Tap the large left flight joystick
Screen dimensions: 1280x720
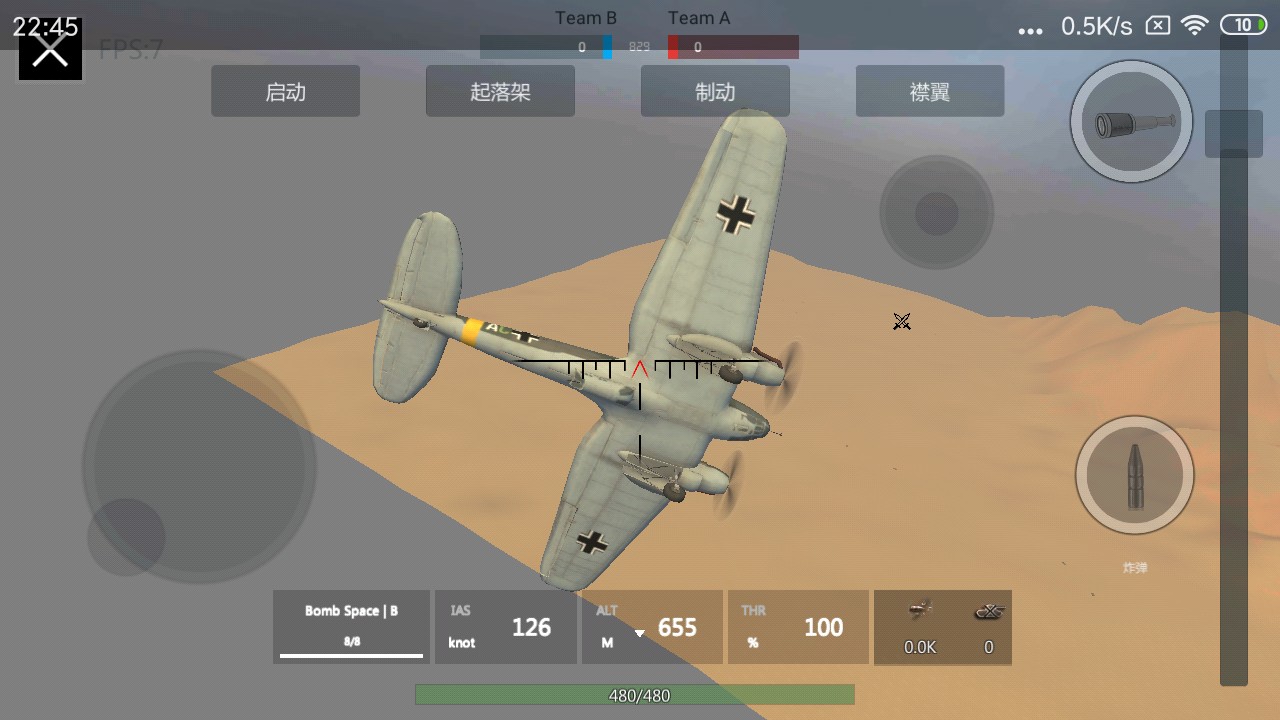pos(200,465)
